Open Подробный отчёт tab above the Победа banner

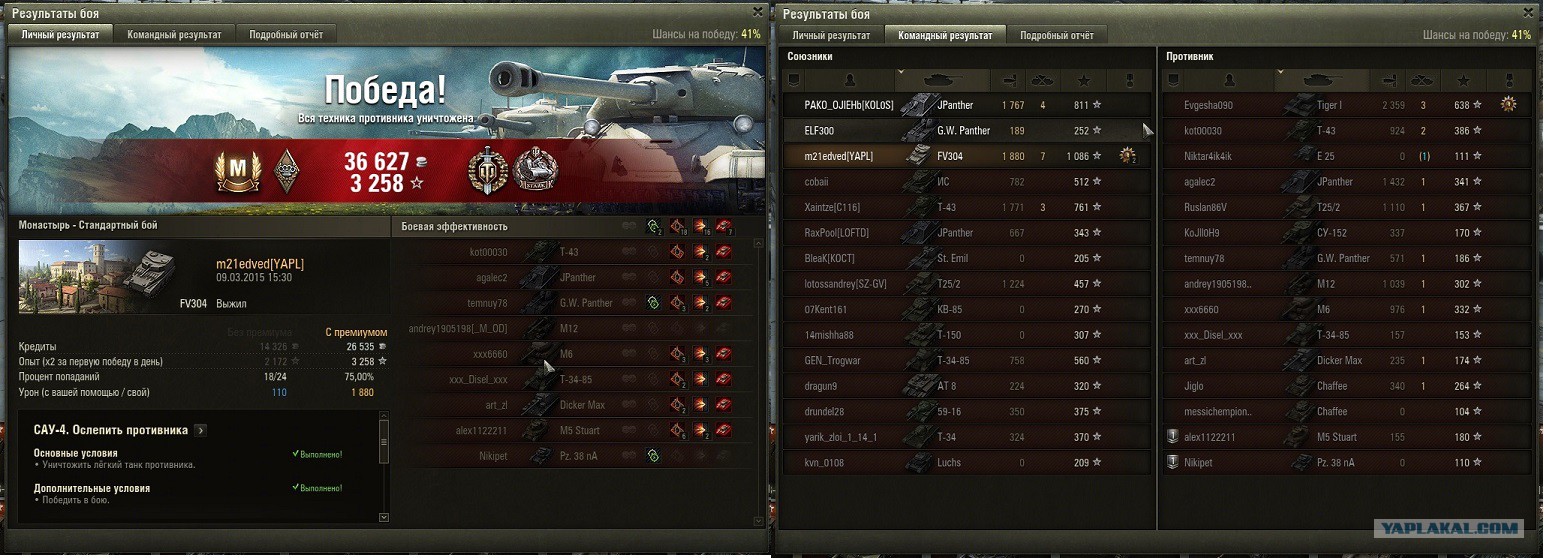click(x=286, y=34)
